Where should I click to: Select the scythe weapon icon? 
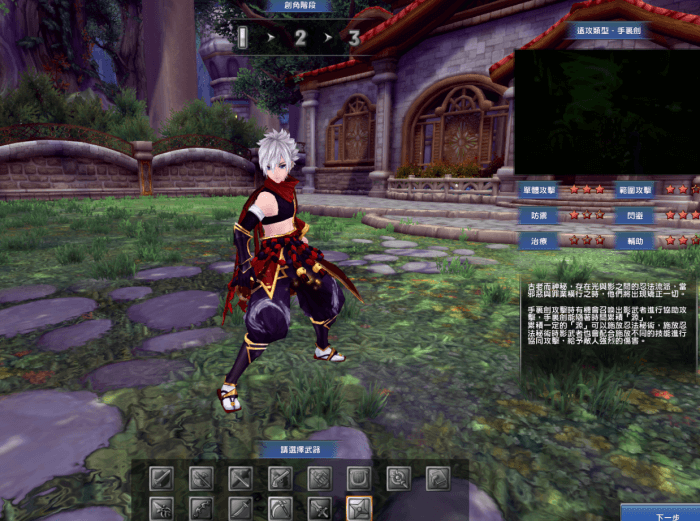280,508
